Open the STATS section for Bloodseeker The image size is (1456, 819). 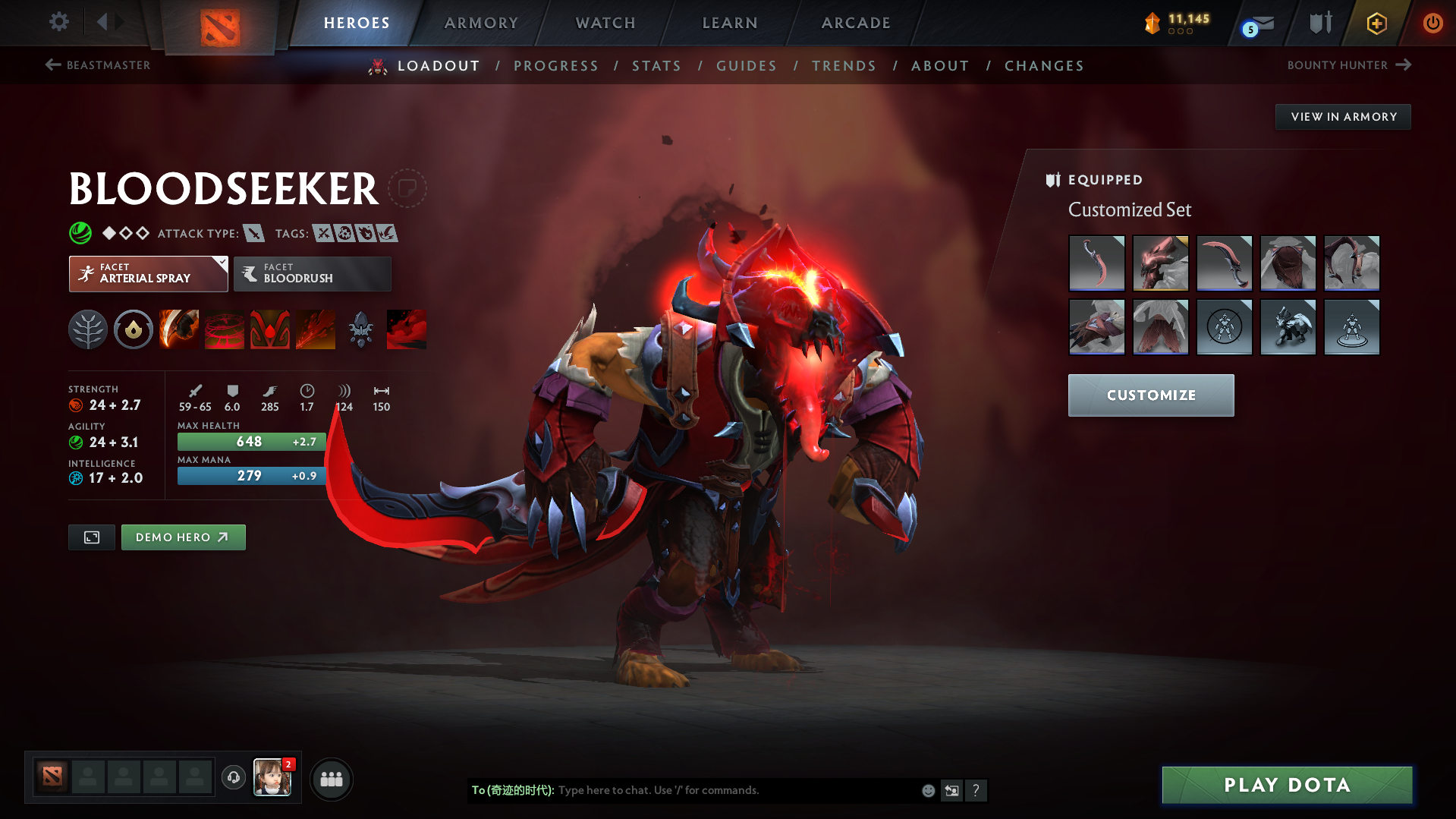pos(656,66)
